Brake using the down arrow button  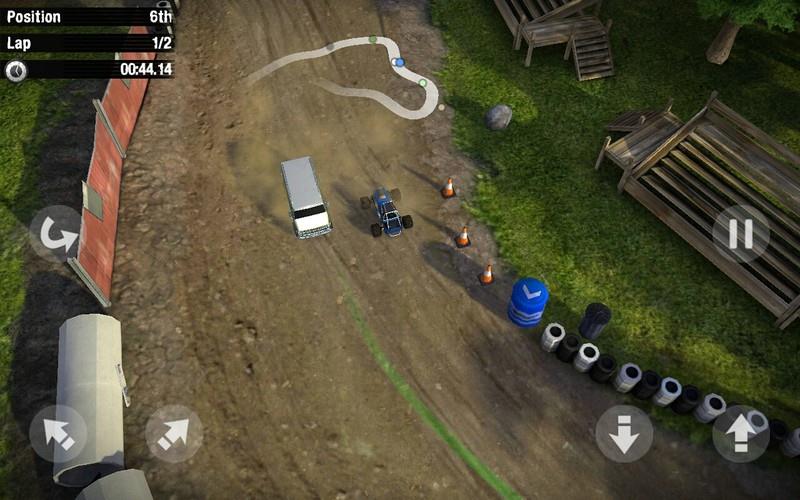[x=624, y=433]
